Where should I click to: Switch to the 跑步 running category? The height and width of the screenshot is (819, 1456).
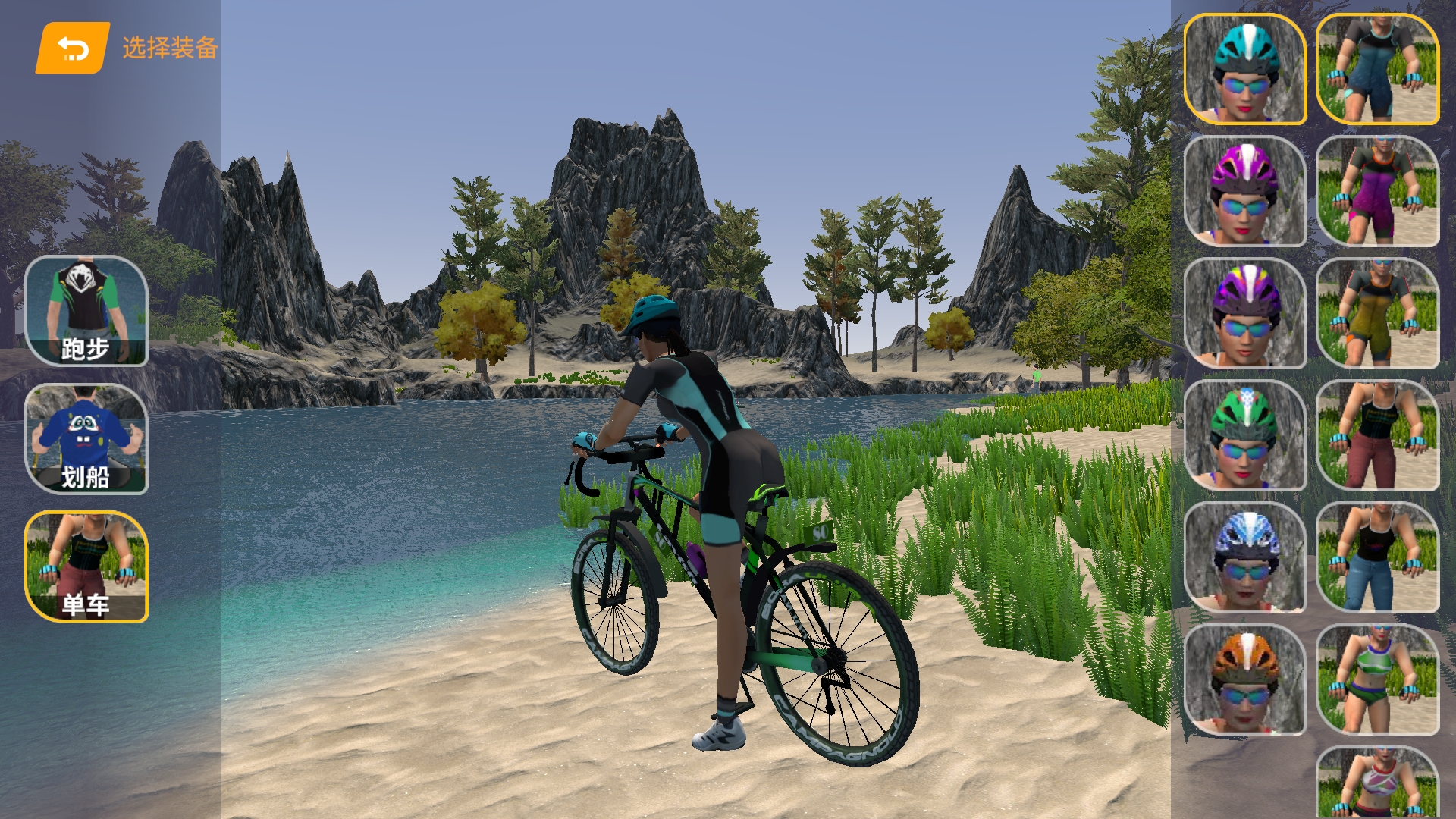pyautogui.click(x=86, y=311)
